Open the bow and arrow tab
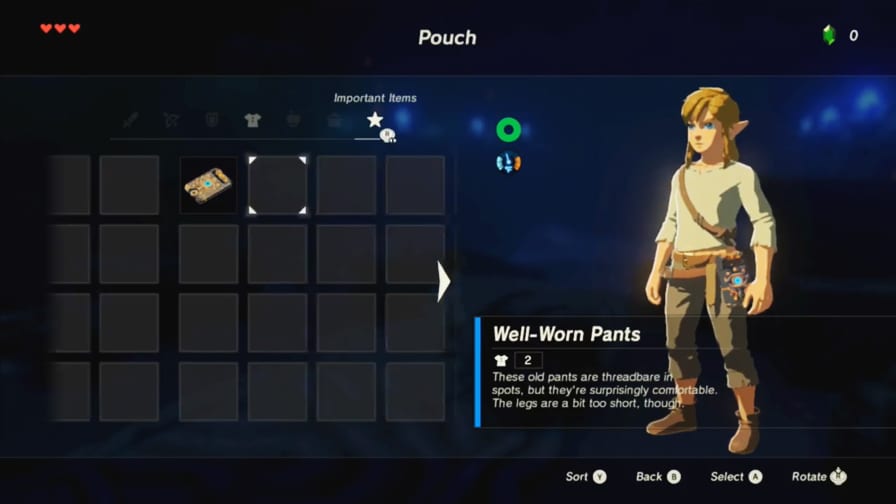The image size is (896, 504). click(x=171, y=120)
